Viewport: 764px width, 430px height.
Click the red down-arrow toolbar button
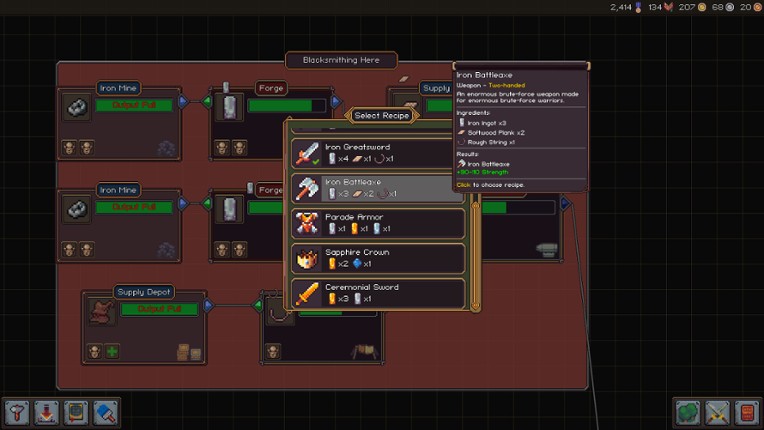[46, 412]
